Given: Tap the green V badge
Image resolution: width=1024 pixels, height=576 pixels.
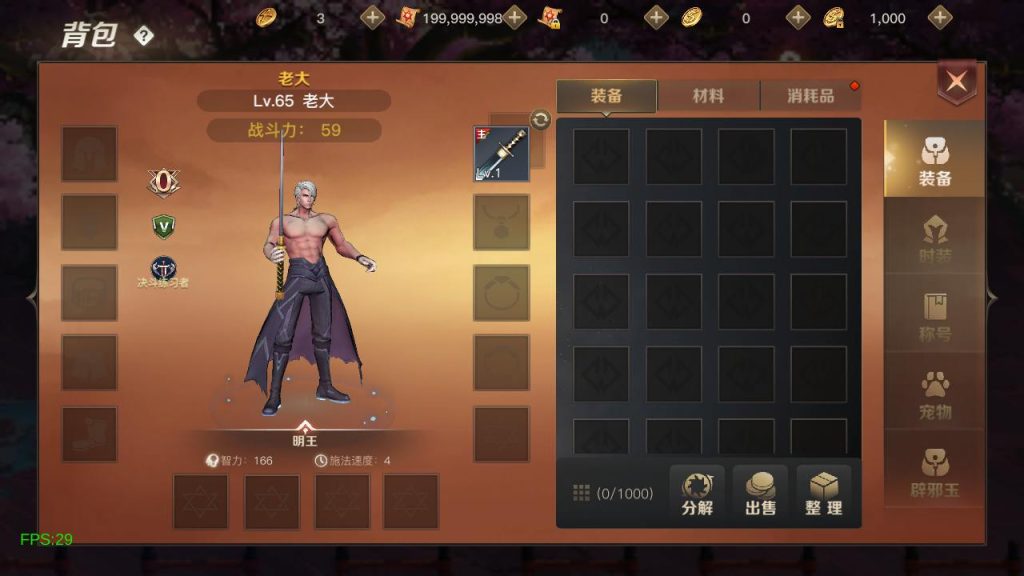Looking at the screenshot, I should click(x=163, y=226).
